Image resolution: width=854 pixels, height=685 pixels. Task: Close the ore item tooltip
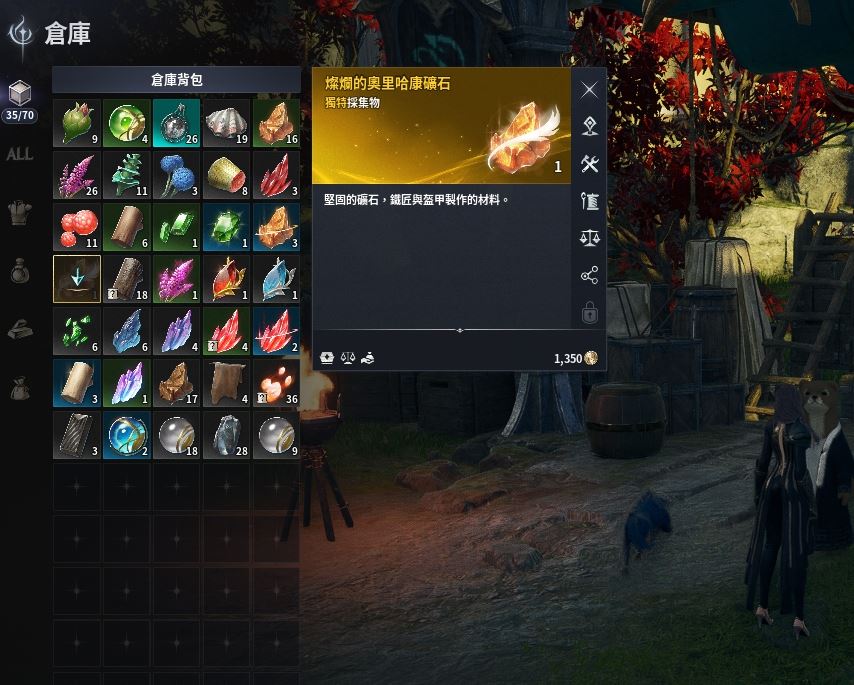(590, 90)
